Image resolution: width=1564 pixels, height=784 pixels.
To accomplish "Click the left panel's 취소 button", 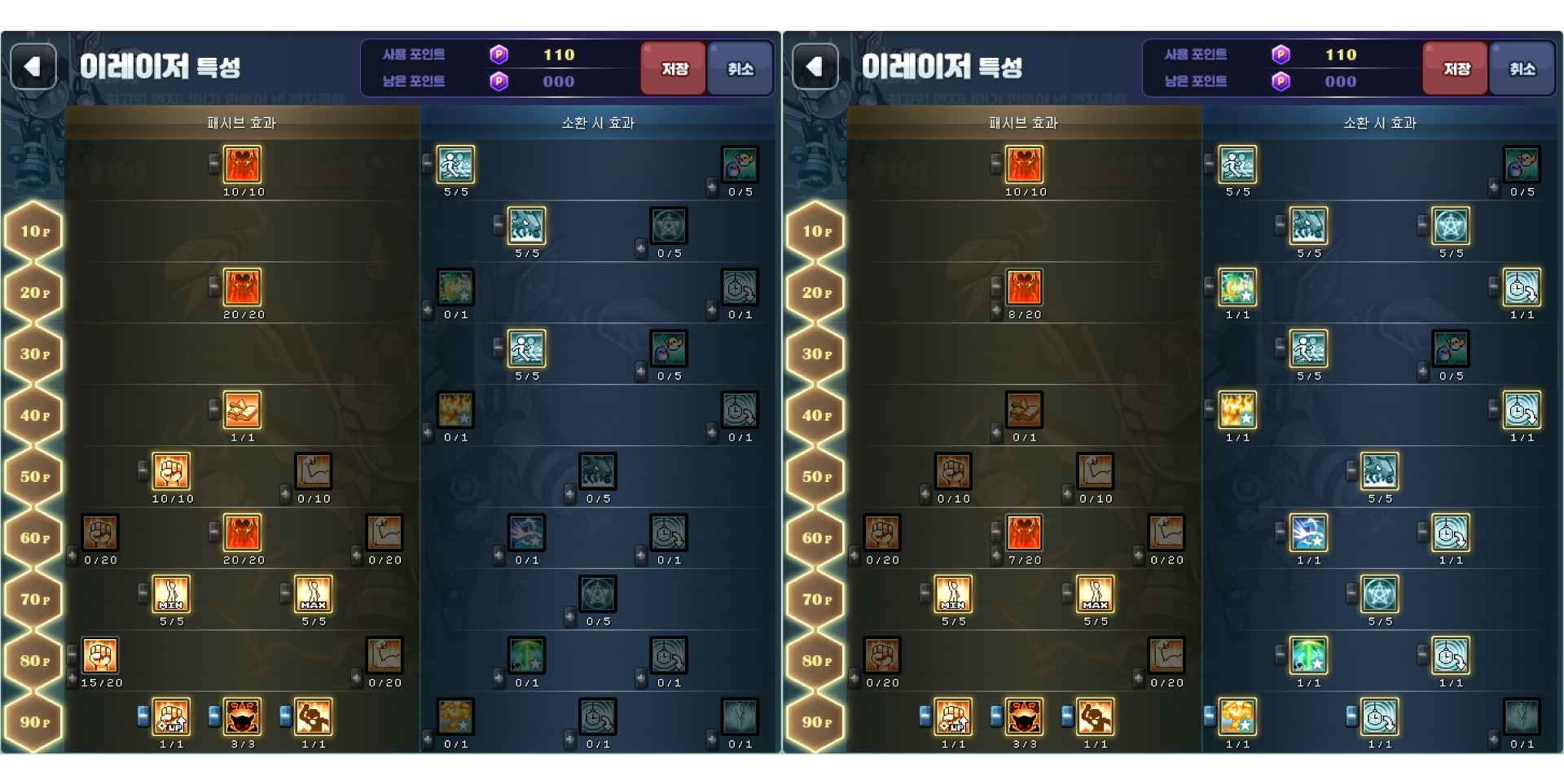I will [740, 68].
